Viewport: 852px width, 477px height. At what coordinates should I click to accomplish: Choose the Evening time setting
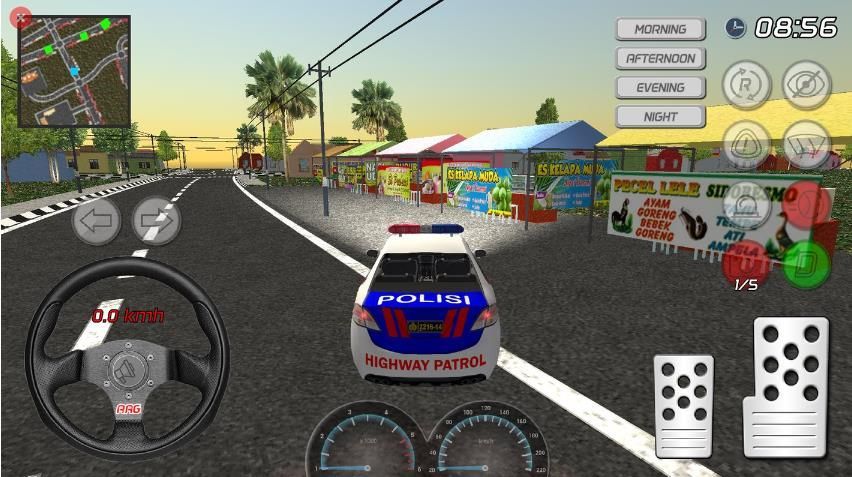pos(660,87)
